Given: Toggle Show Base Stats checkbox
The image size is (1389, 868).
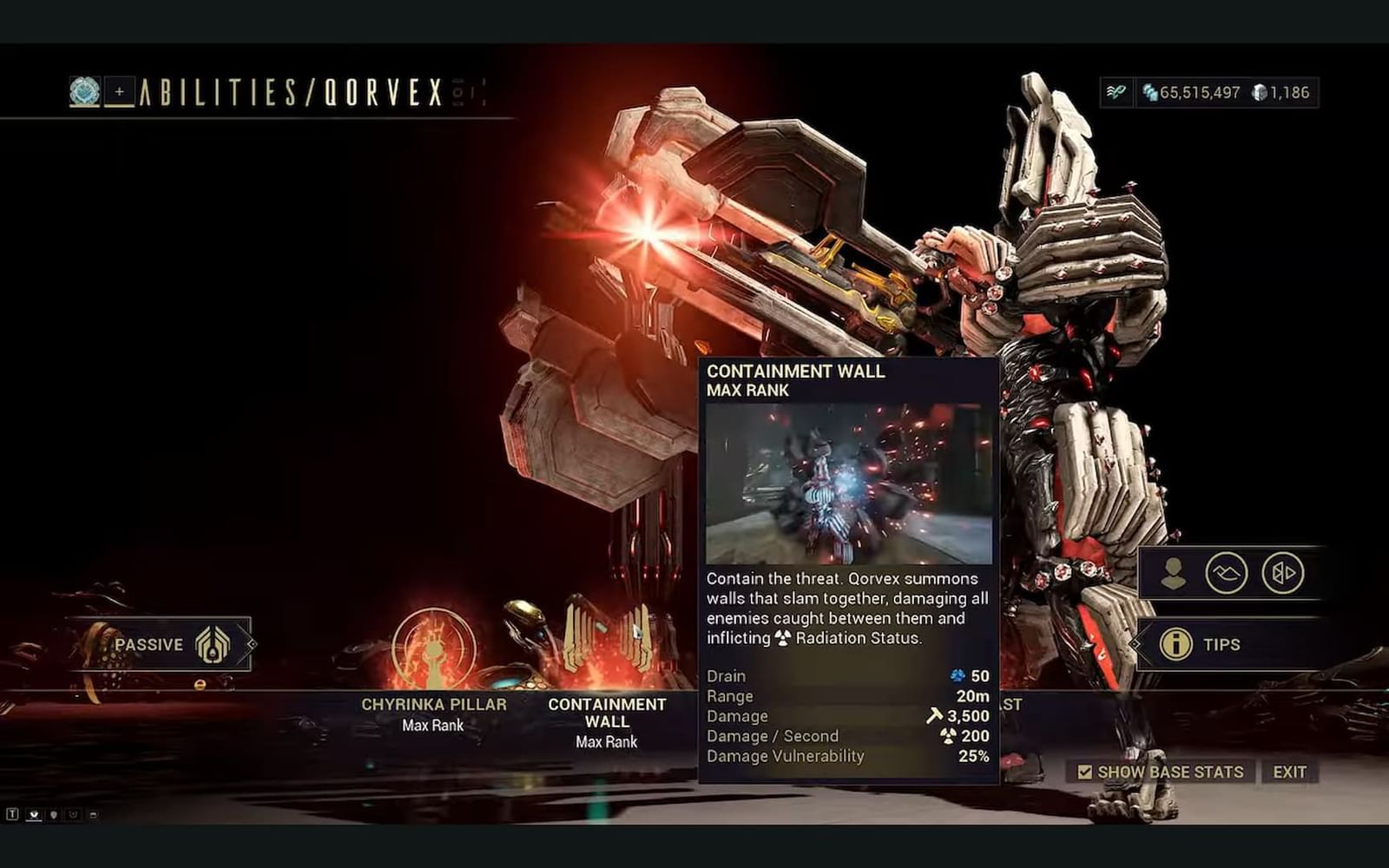Looking at the screenshot, I should tap(1085, 771).
